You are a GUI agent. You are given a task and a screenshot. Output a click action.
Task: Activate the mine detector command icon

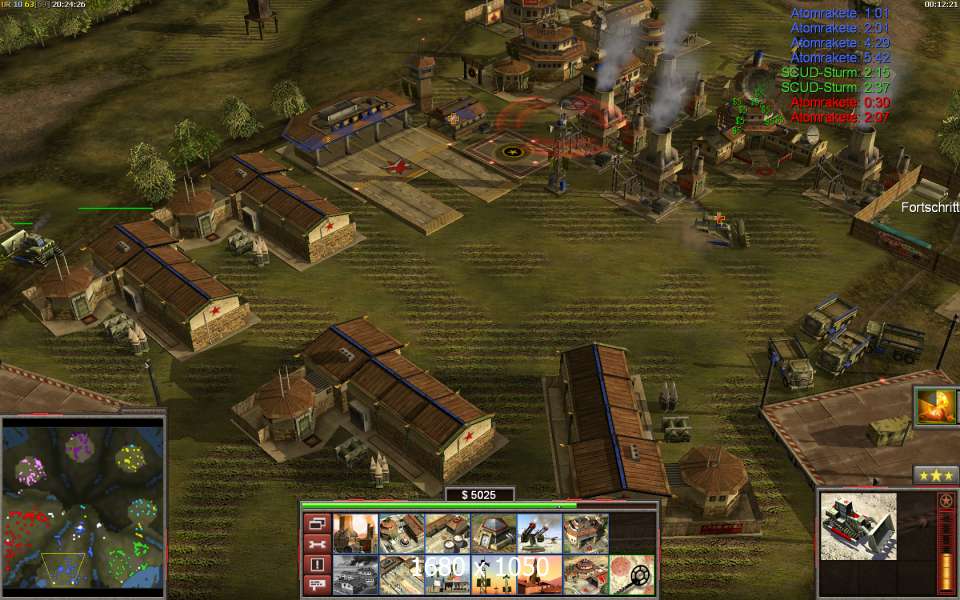(632, 575)
